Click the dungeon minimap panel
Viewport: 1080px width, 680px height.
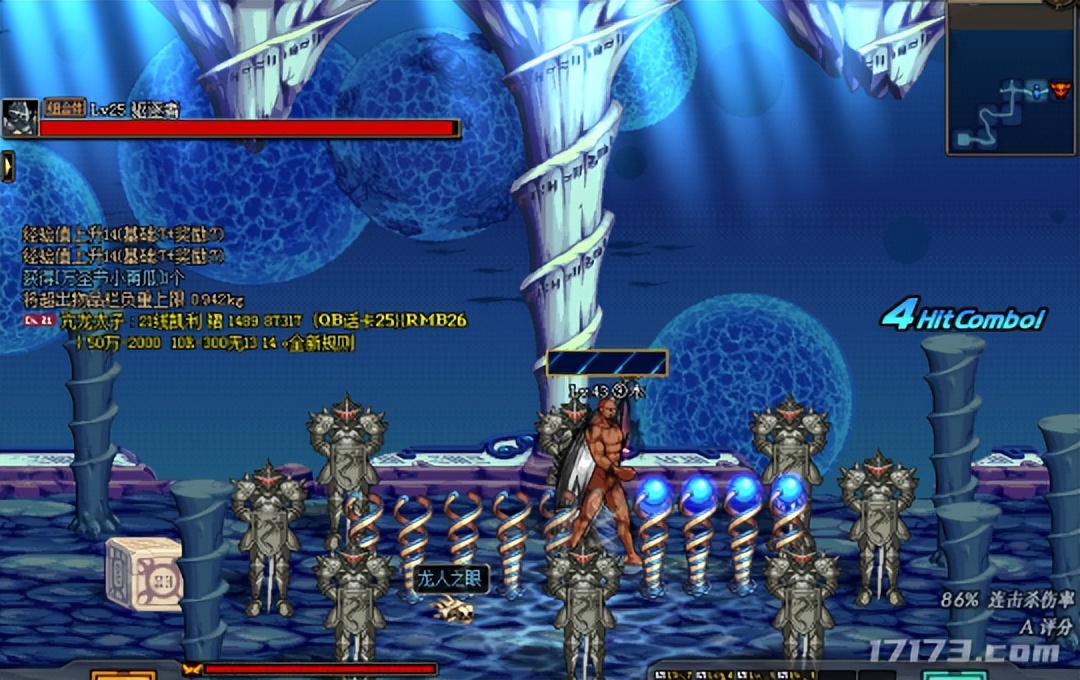coord(1011,78)
